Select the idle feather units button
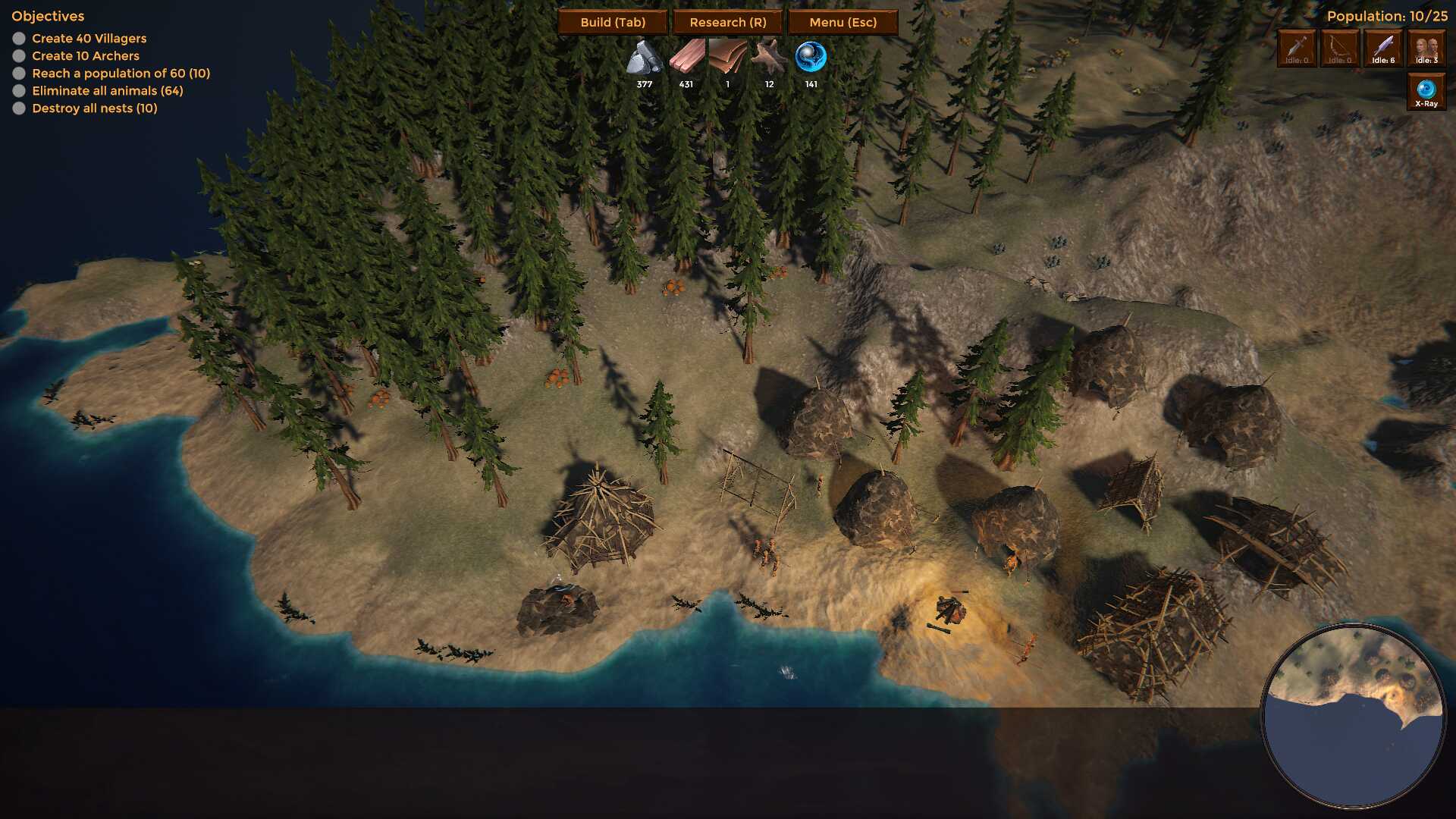1456x819 pixels. point(1383,49)
